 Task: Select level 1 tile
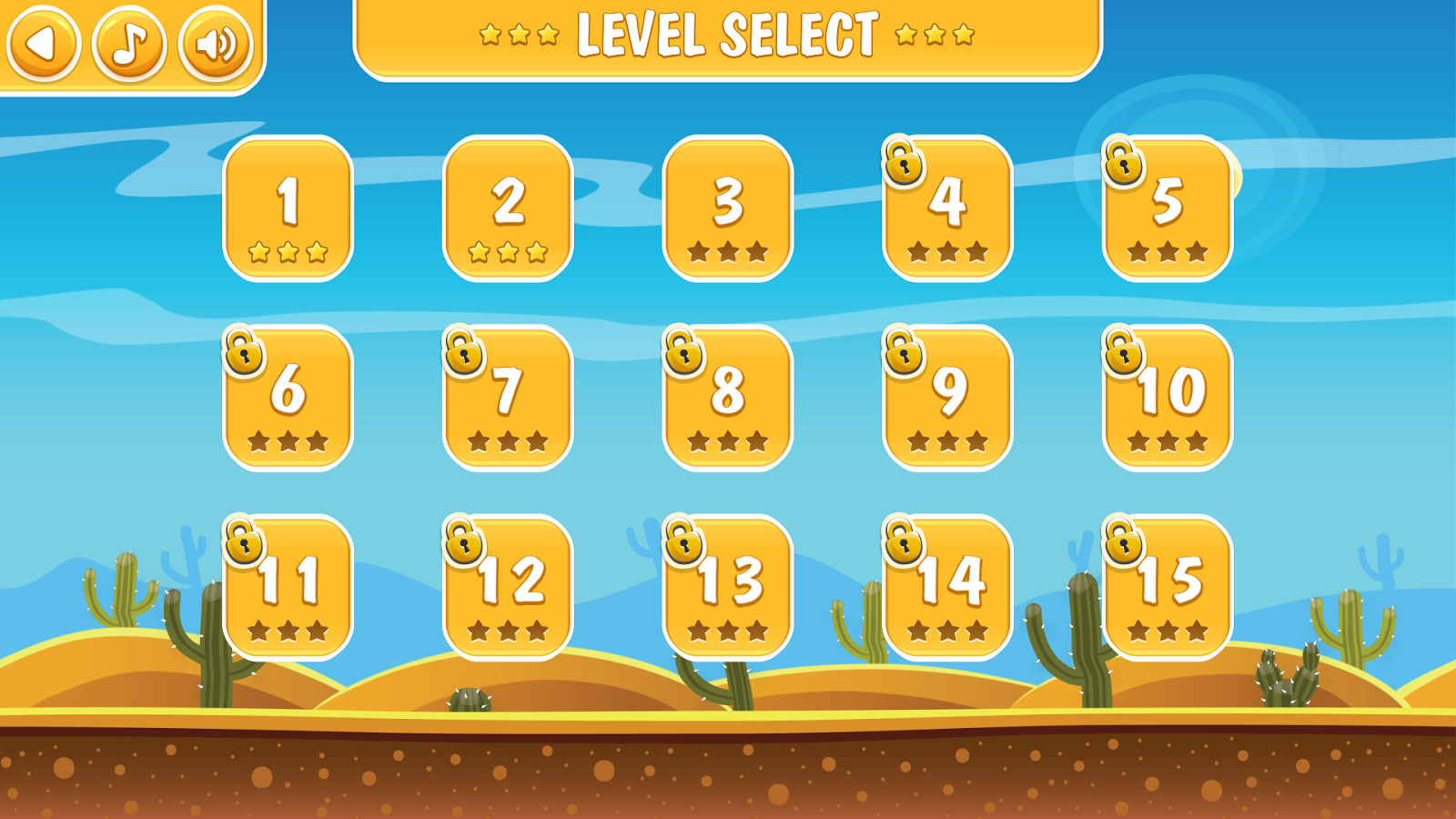click(x=288, y=208)
